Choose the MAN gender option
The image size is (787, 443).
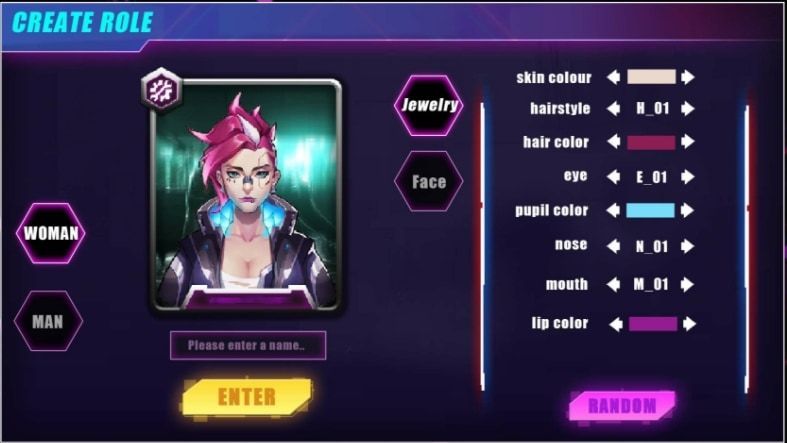48,322
